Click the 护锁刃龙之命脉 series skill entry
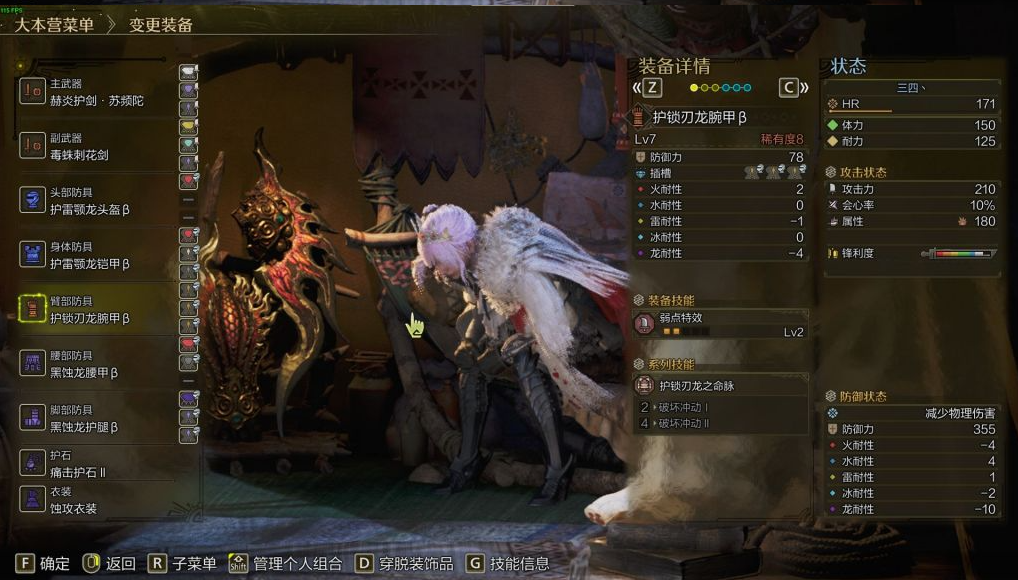The image size is (1018, 580). click(x=720, y=385)
